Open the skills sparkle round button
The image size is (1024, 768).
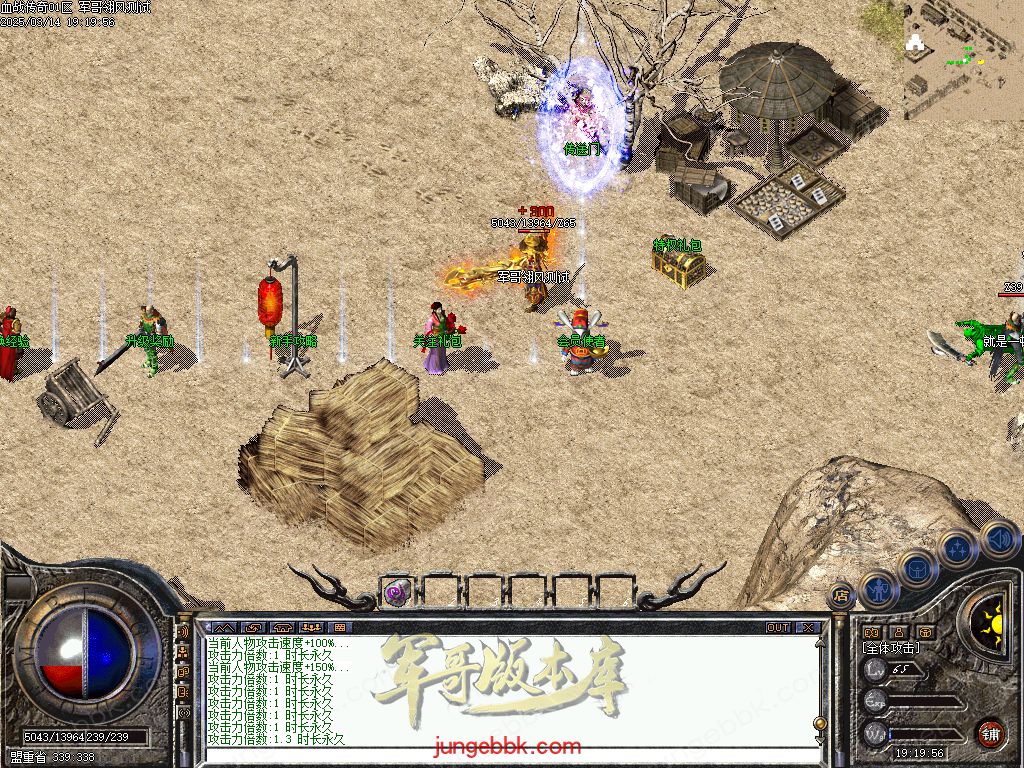[958, 548]
